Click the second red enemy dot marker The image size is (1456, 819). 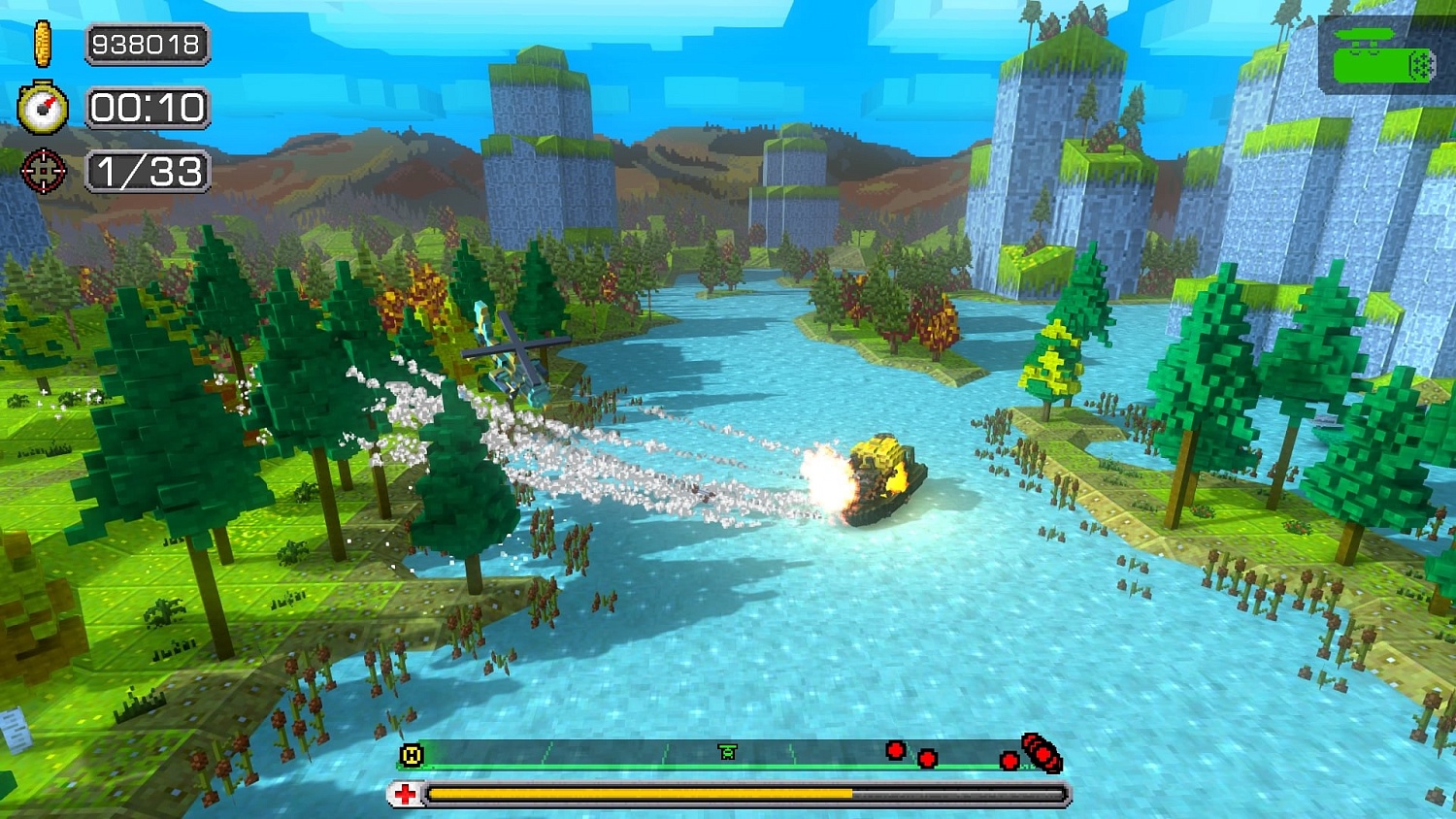tap(927, 758)
